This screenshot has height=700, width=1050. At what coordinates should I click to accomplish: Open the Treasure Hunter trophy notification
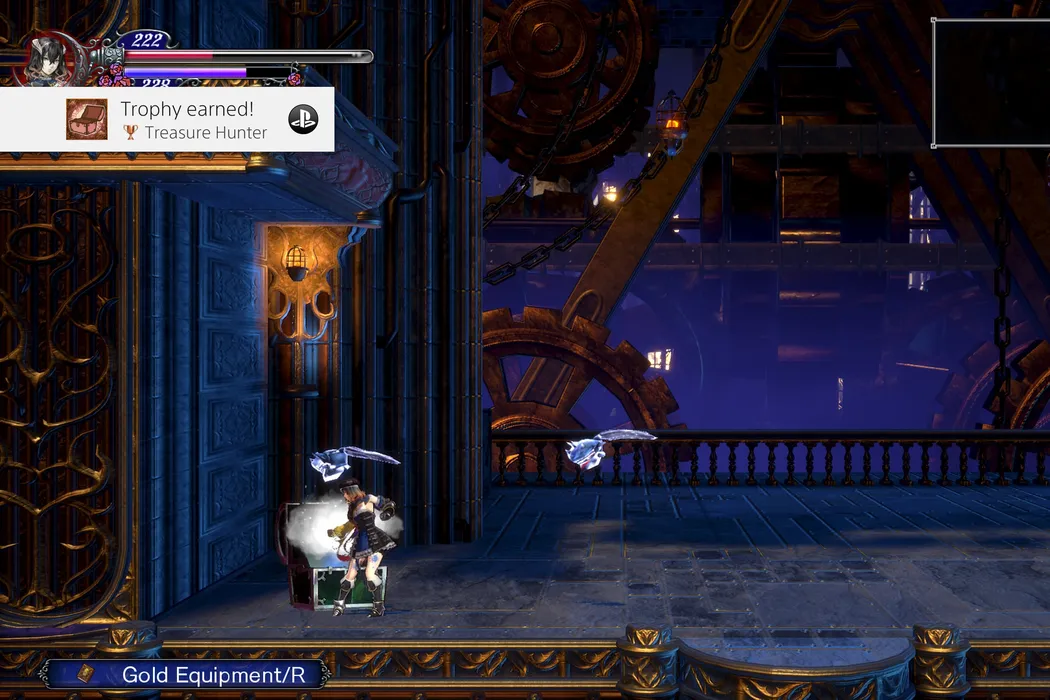pos(194,120)
